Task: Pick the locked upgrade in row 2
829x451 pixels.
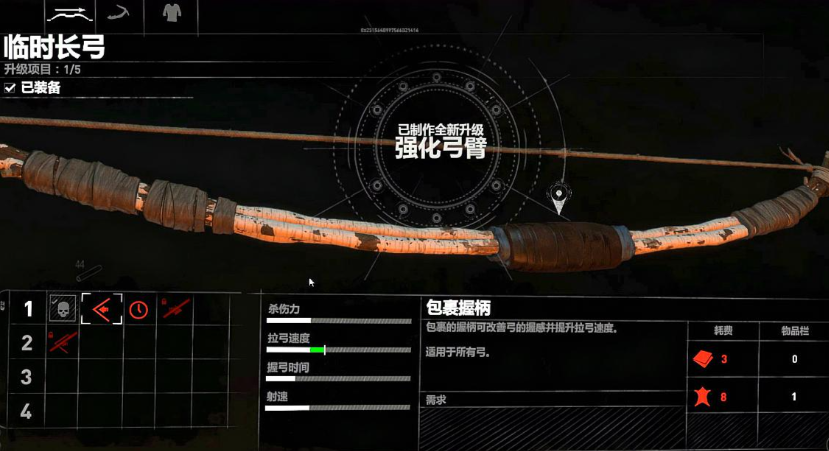Action: [62, 343]
